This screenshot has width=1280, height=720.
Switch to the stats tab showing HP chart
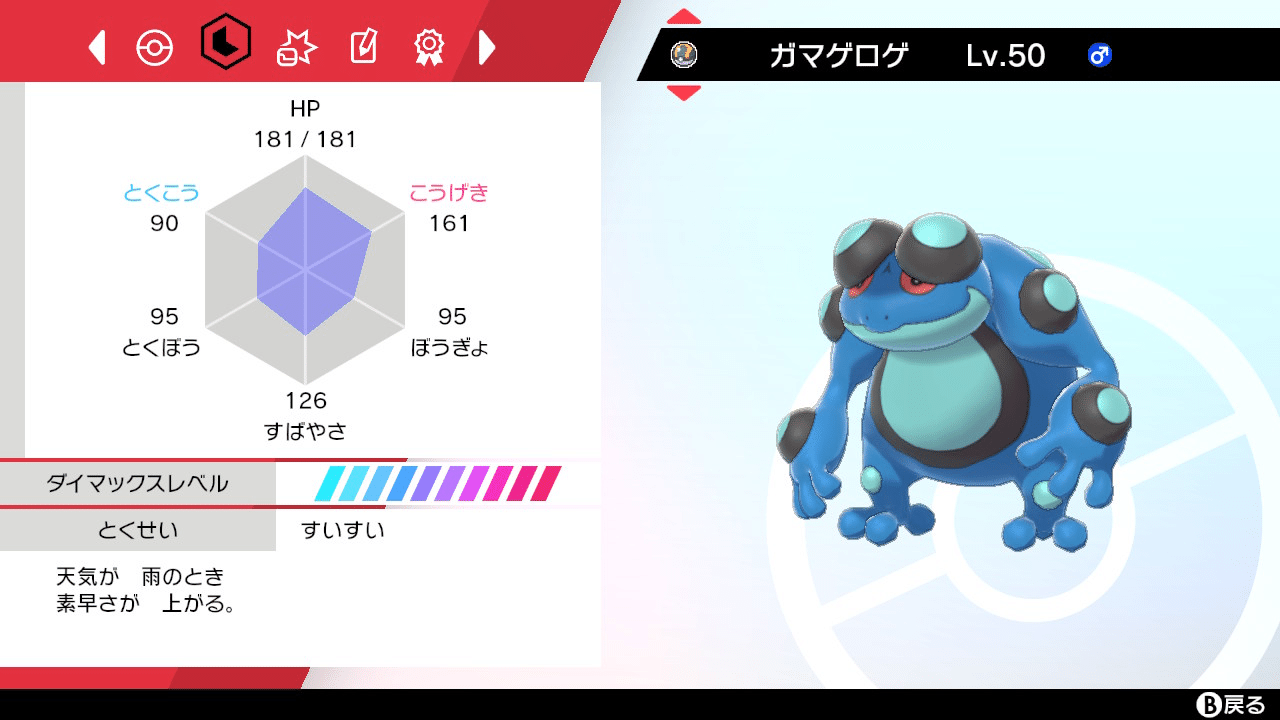click(224, 45)
